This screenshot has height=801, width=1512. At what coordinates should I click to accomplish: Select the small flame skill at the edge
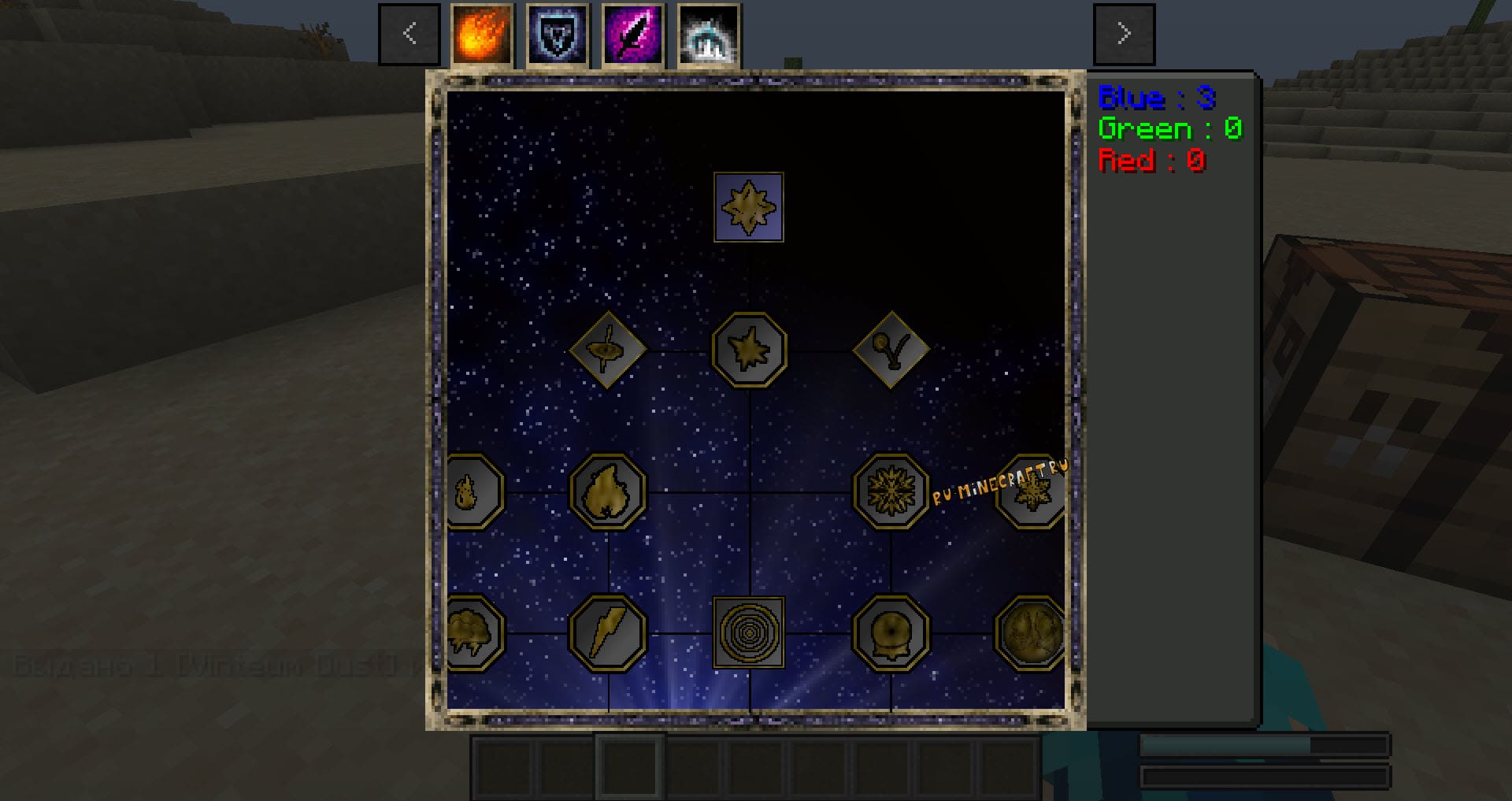click(x=471, y=491)
